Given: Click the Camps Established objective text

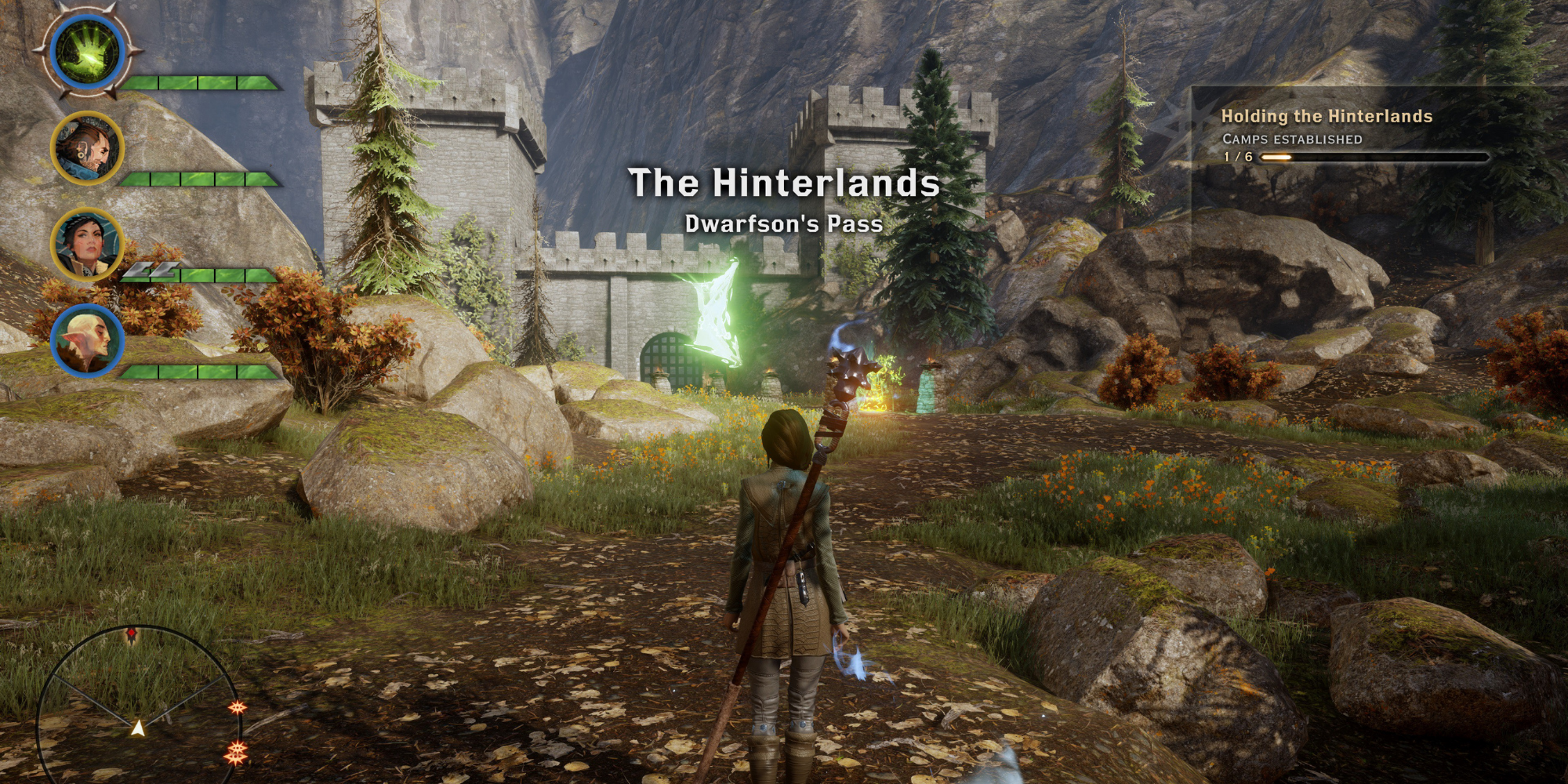Looking at the screenshot, I should pos(1291,137).
